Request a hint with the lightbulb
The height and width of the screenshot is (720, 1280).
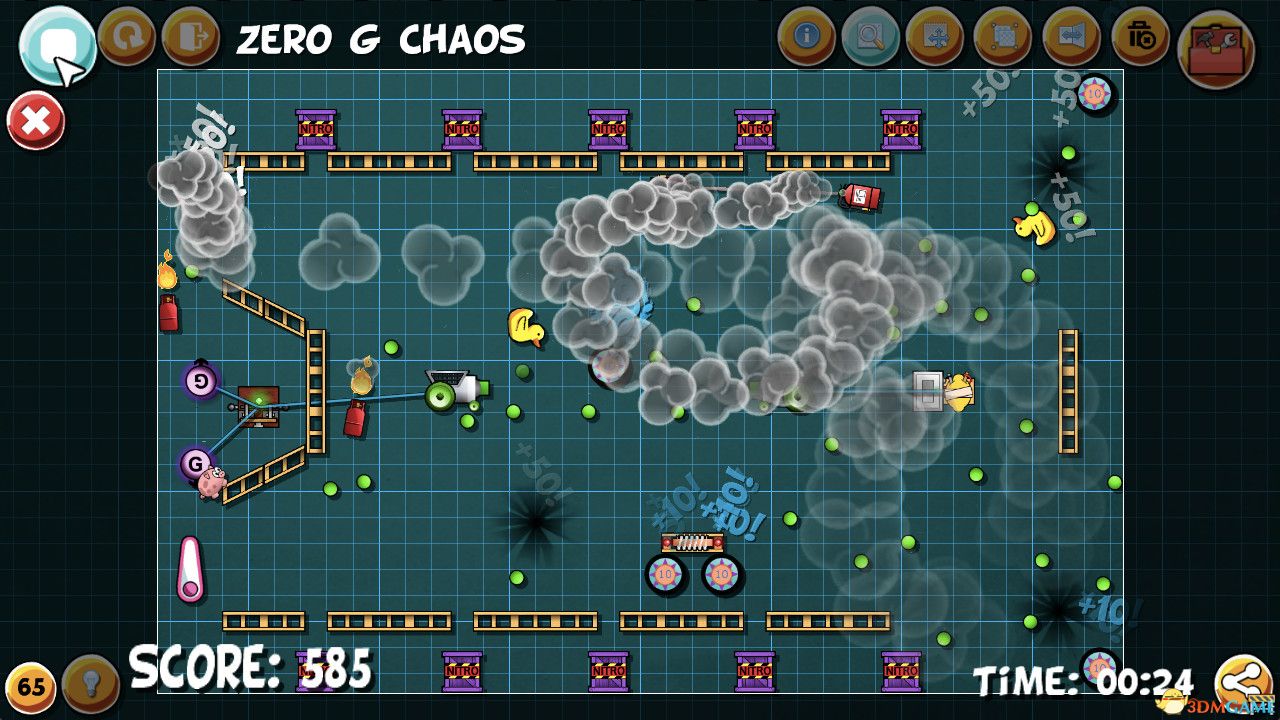pyautogui.click(x=88, y=684)
